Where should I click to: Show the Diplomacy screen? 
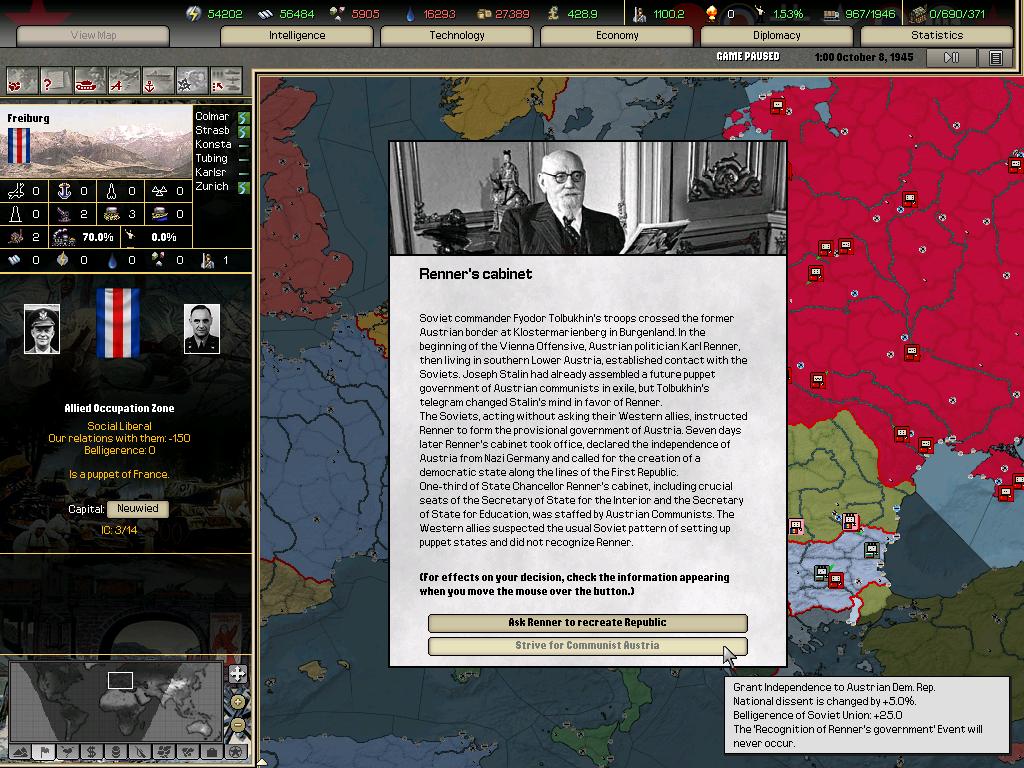pyautogui.click(x=777, y=36)
